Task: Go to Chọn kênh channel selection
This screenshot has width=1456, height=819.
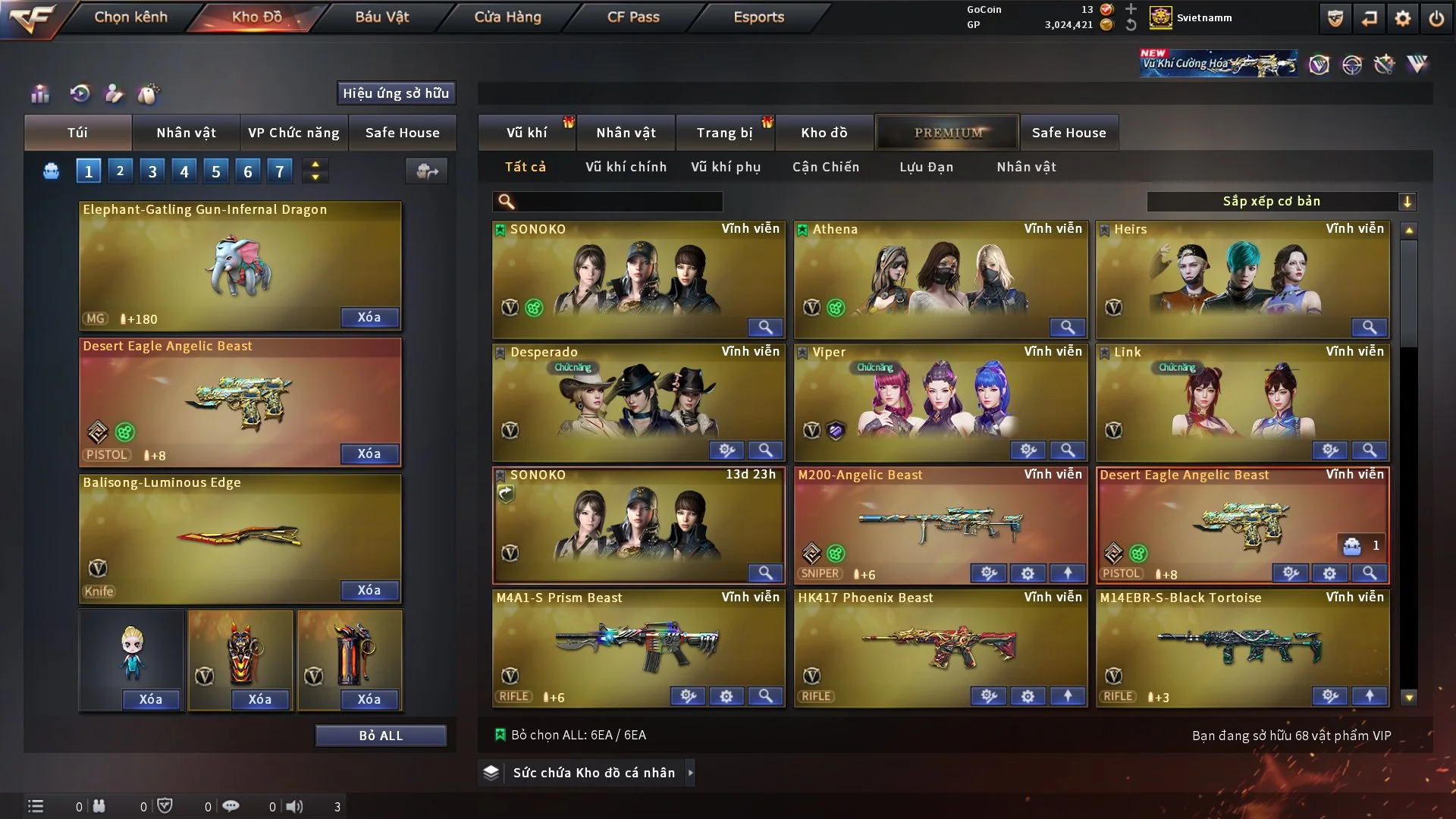Action: click(130, 17)
